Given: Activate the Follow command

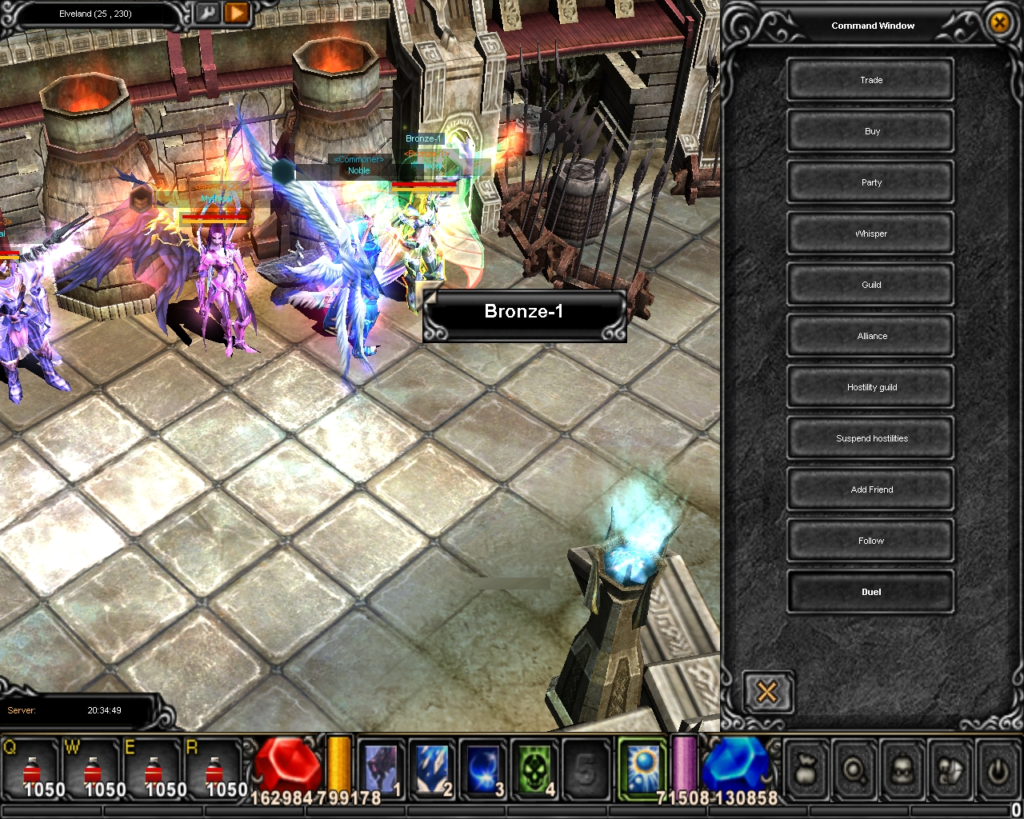Looking at the screenshot, I should click(870, 541).
